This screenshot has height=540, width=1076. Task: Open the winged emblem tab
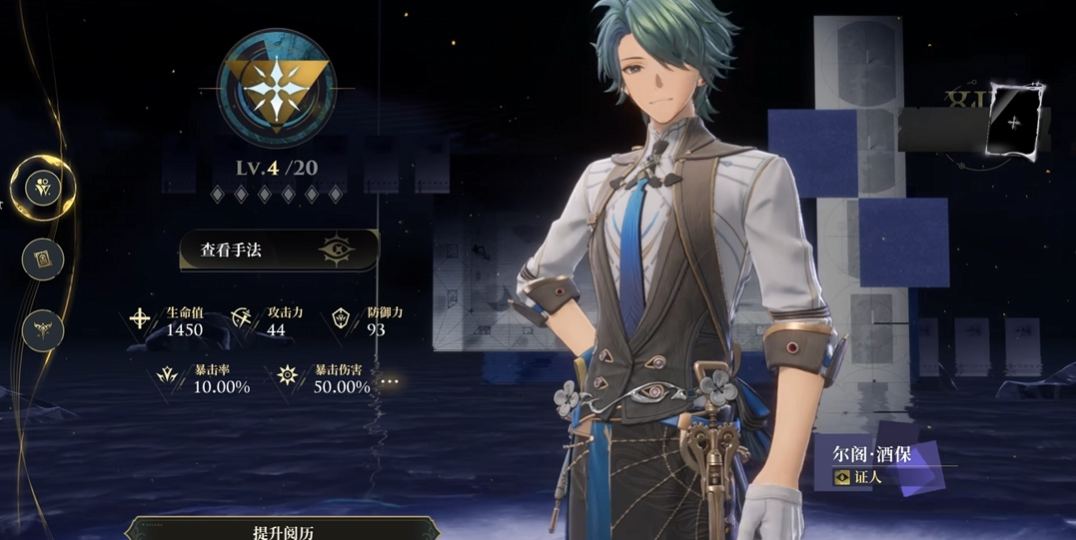(43, 330)
